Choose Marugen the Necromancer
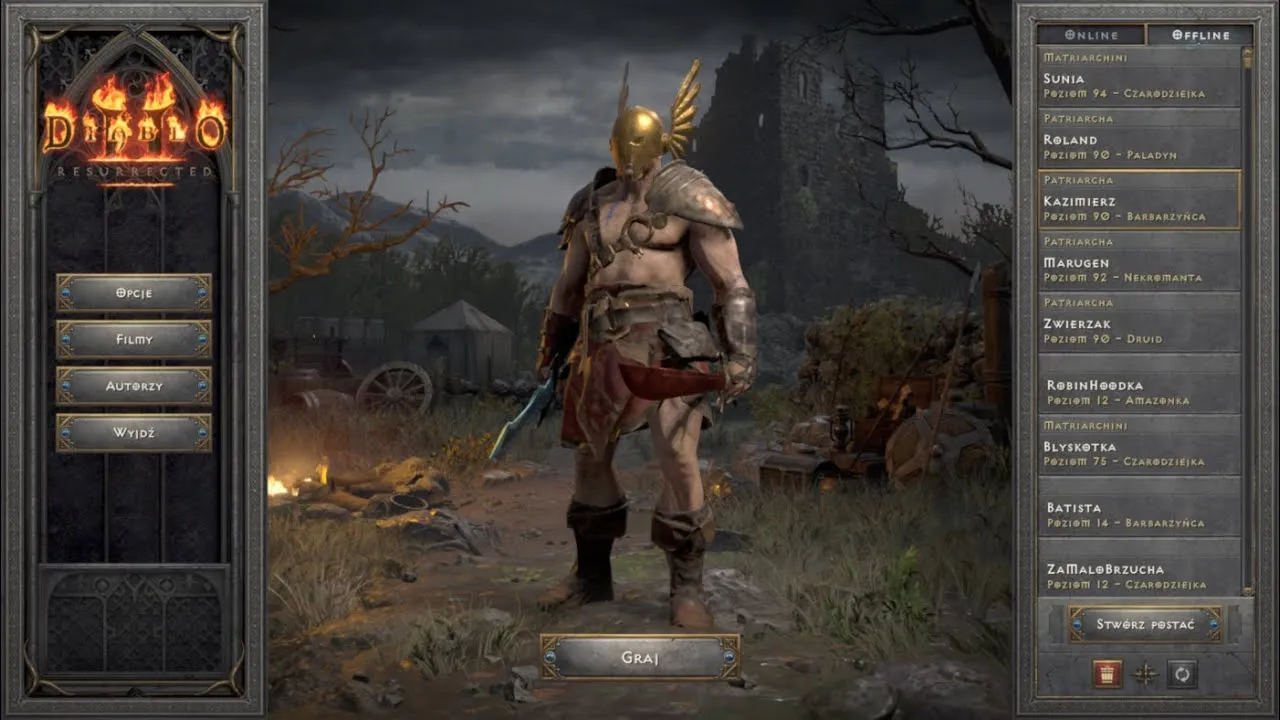The width and height of the screenshot is (1280, 720). [x=1139, y=263]
